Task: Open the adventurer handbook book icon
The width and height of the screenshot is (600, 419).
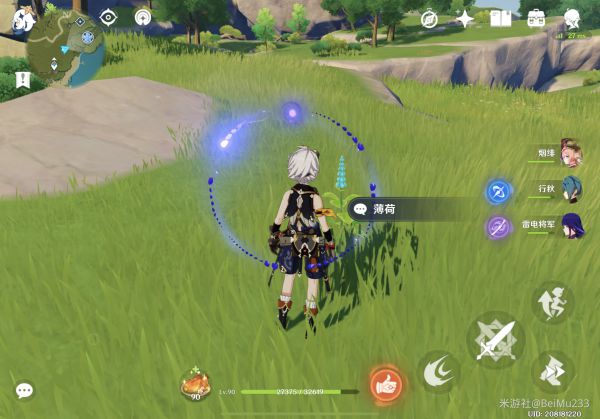Action: click(x=501, y=19)
